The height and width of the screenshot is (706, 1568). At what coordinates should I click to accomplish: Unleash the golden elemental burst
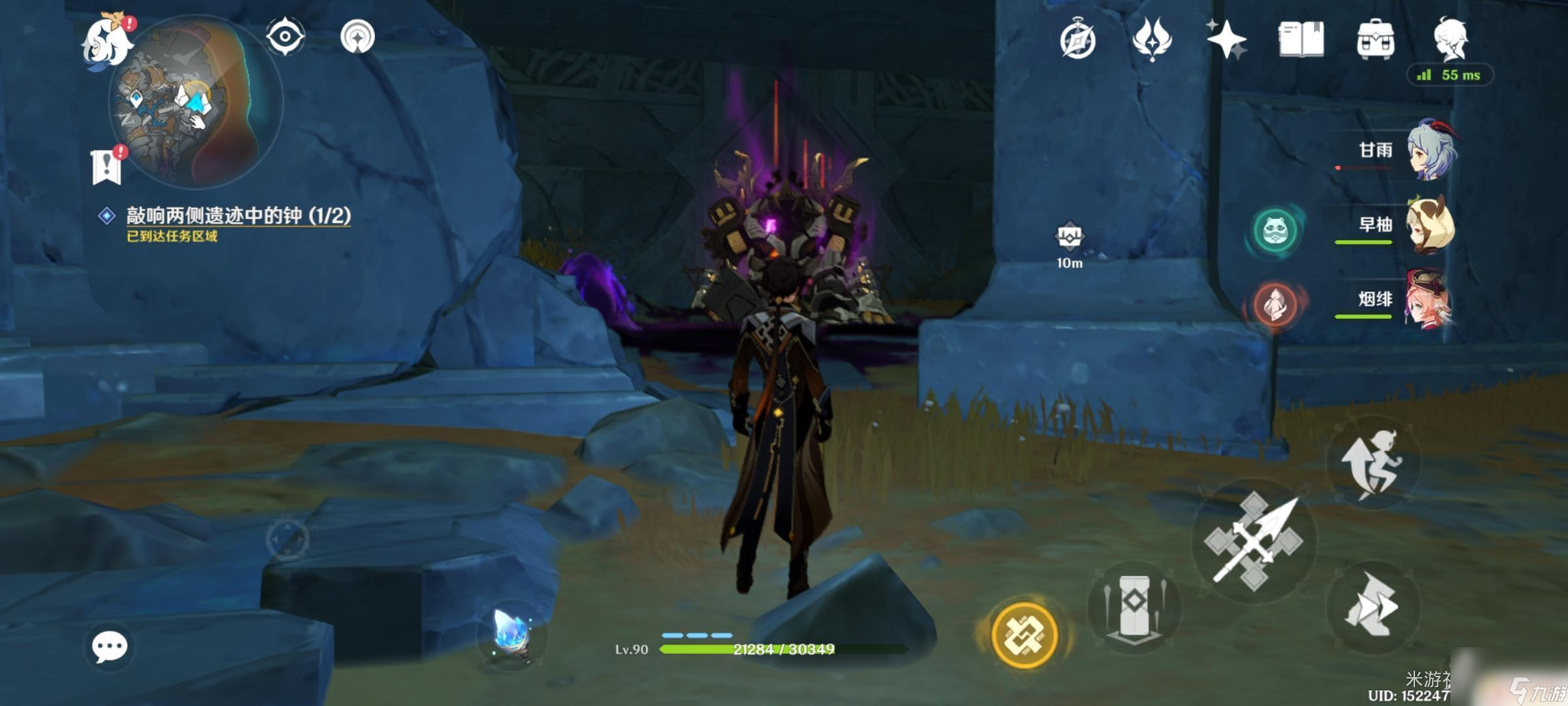click(x=1024, y=634)
